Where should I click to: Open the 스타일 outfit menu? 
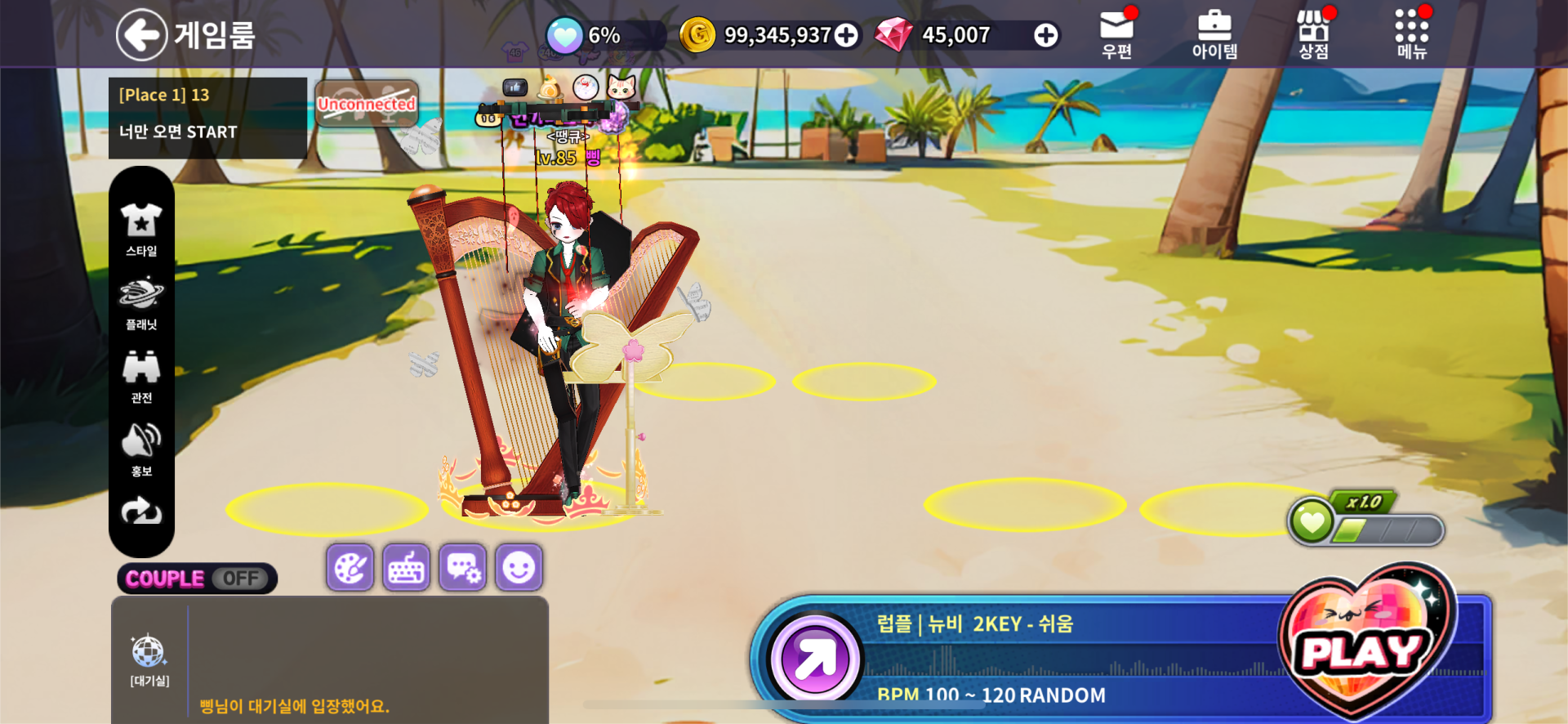141,229
